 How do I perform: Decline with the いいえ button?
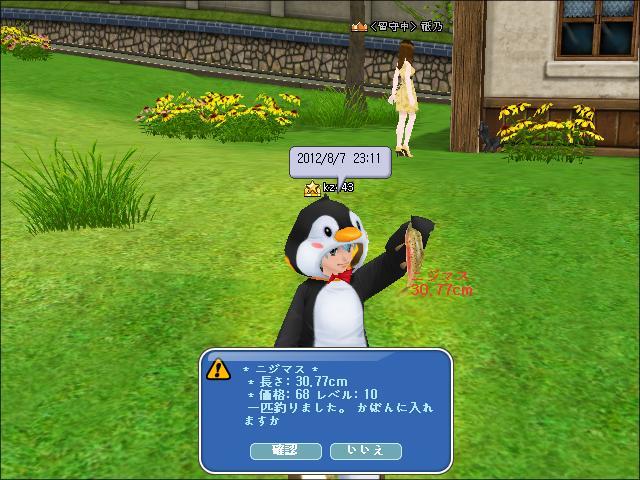point(365,450)
